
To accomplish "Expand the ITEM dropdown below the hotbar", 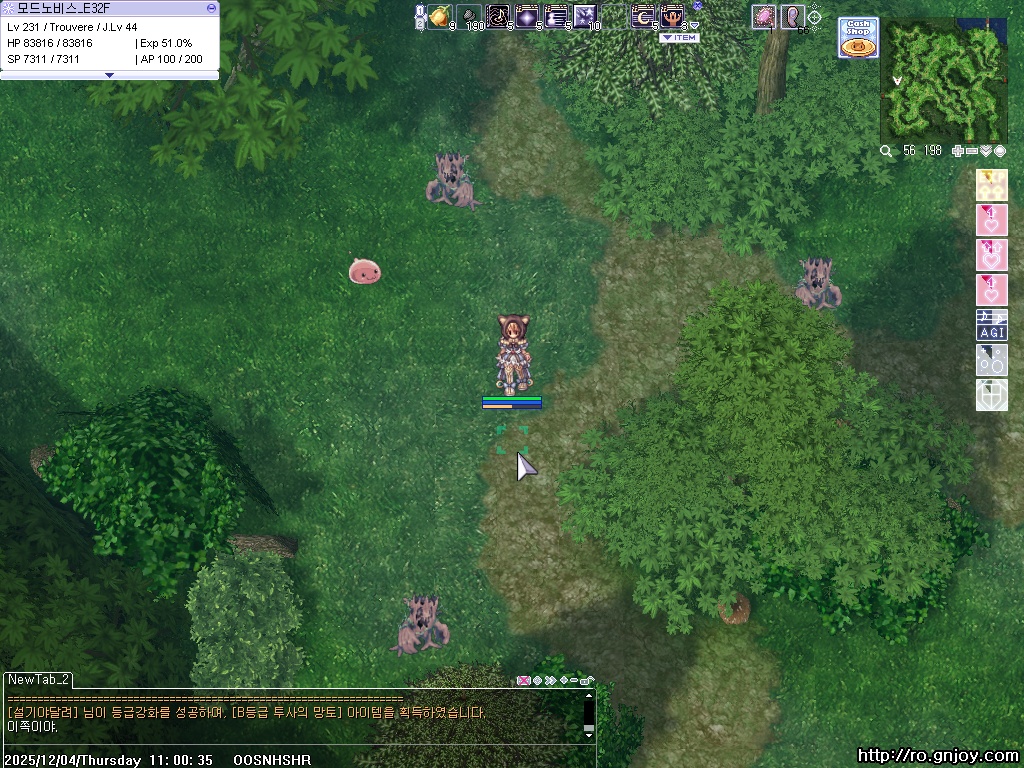I will (679, 38).
